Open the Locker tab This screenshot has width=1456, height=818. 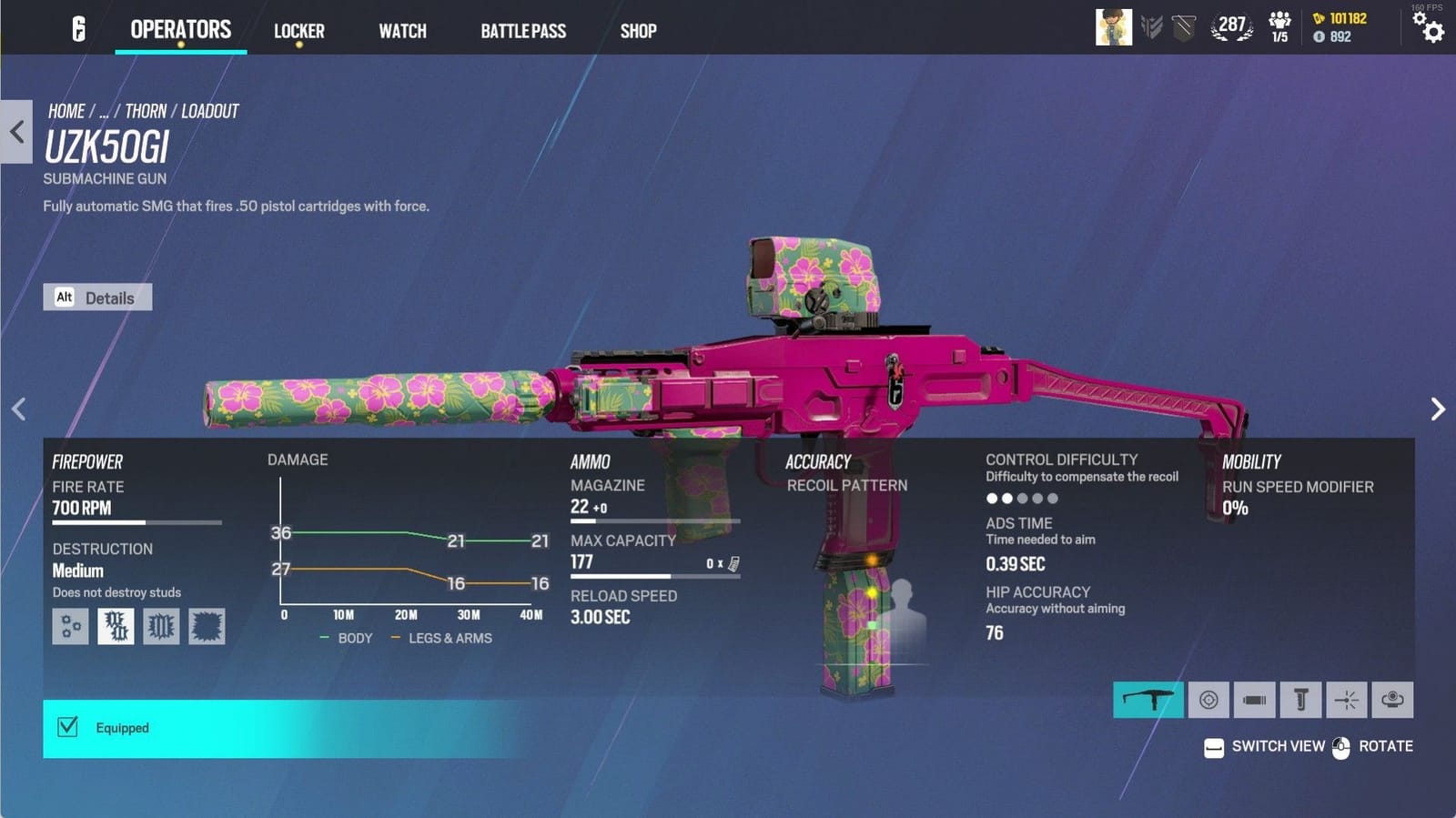tap(298, 31)
